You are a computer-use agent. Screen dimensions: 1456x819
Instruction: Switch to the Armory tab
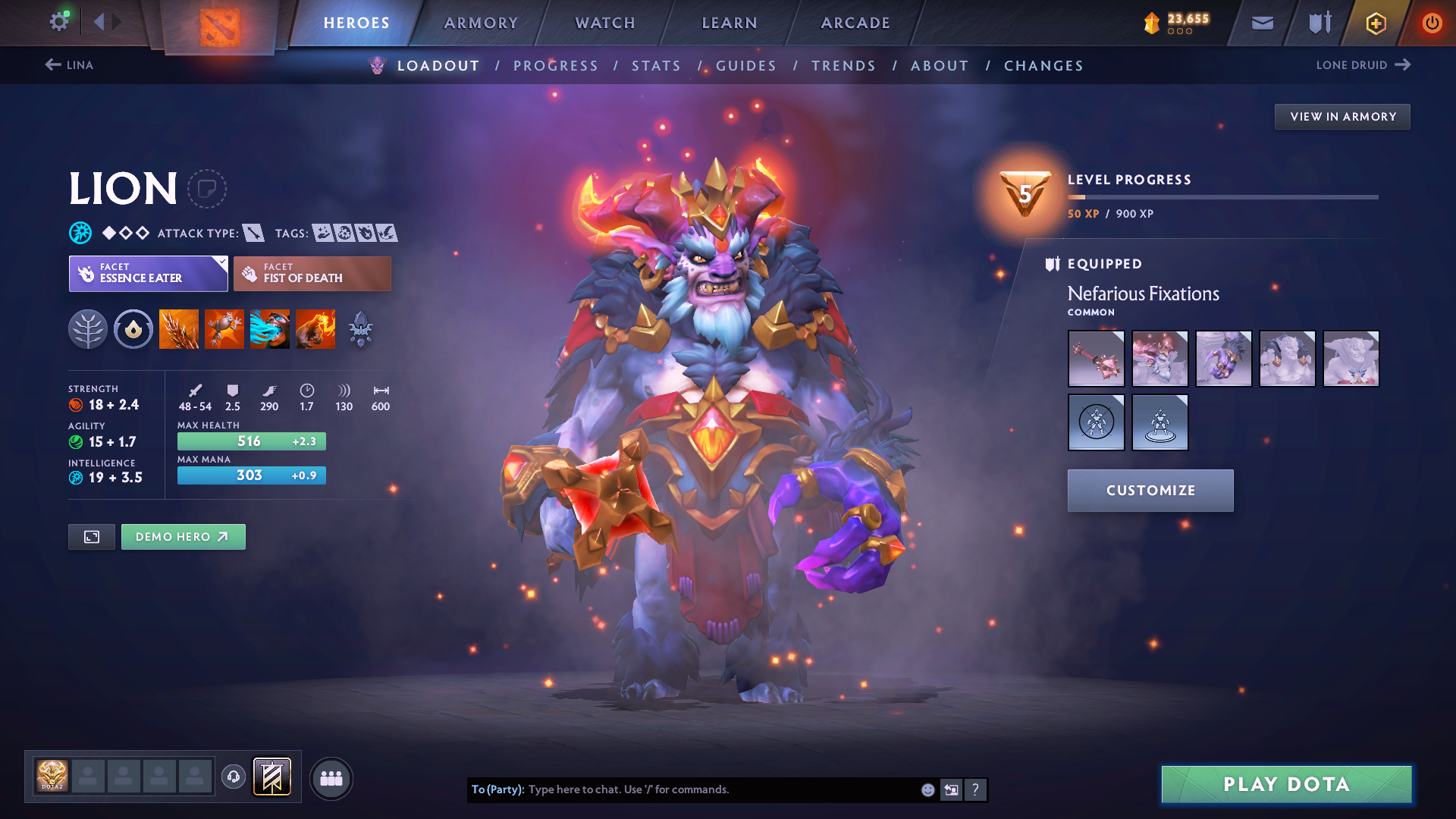[x=481, y=23]
